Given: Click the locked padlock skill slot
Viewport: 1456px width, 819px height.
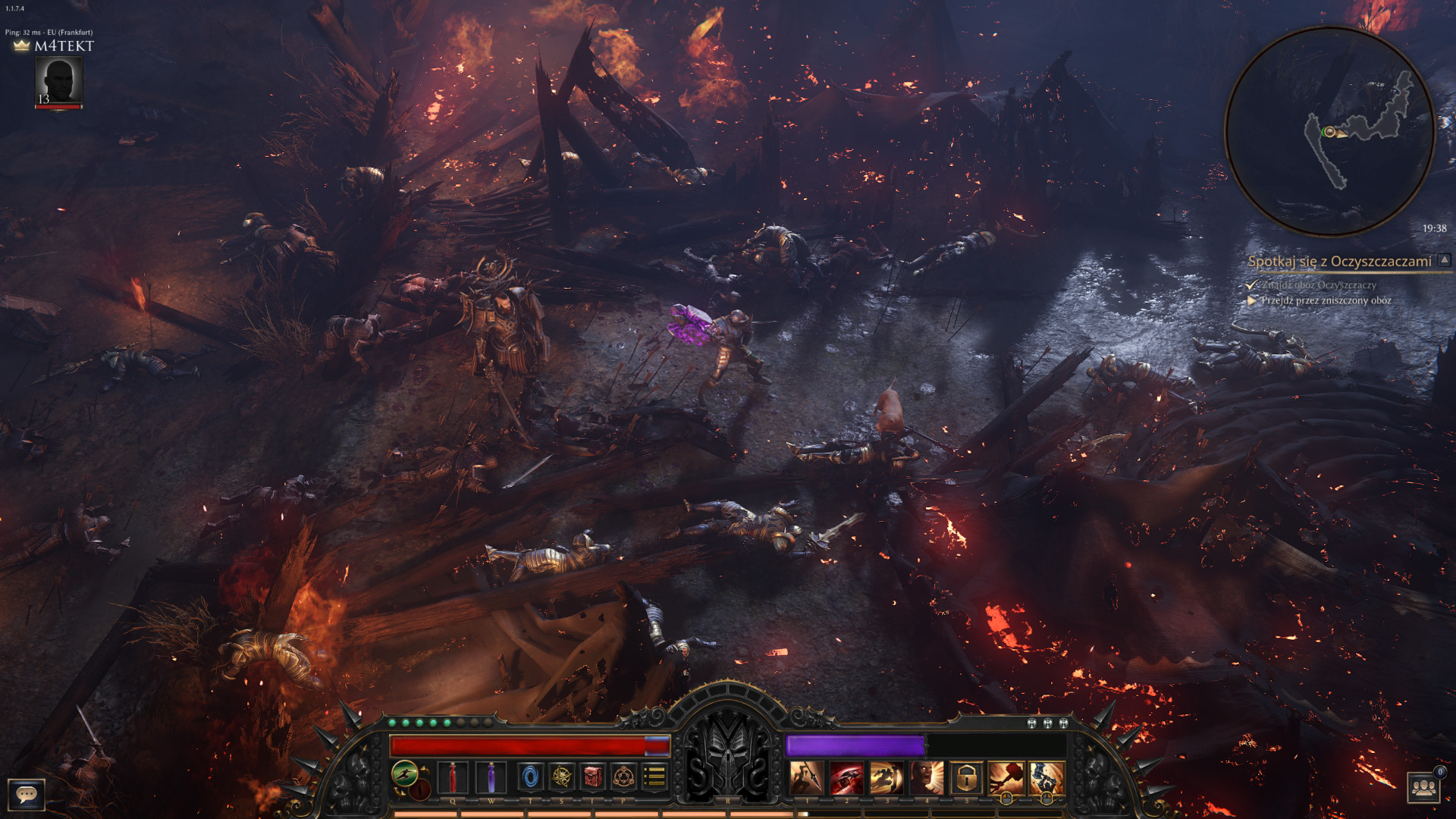Looking at the screenshot, I should tap(965, 778).
